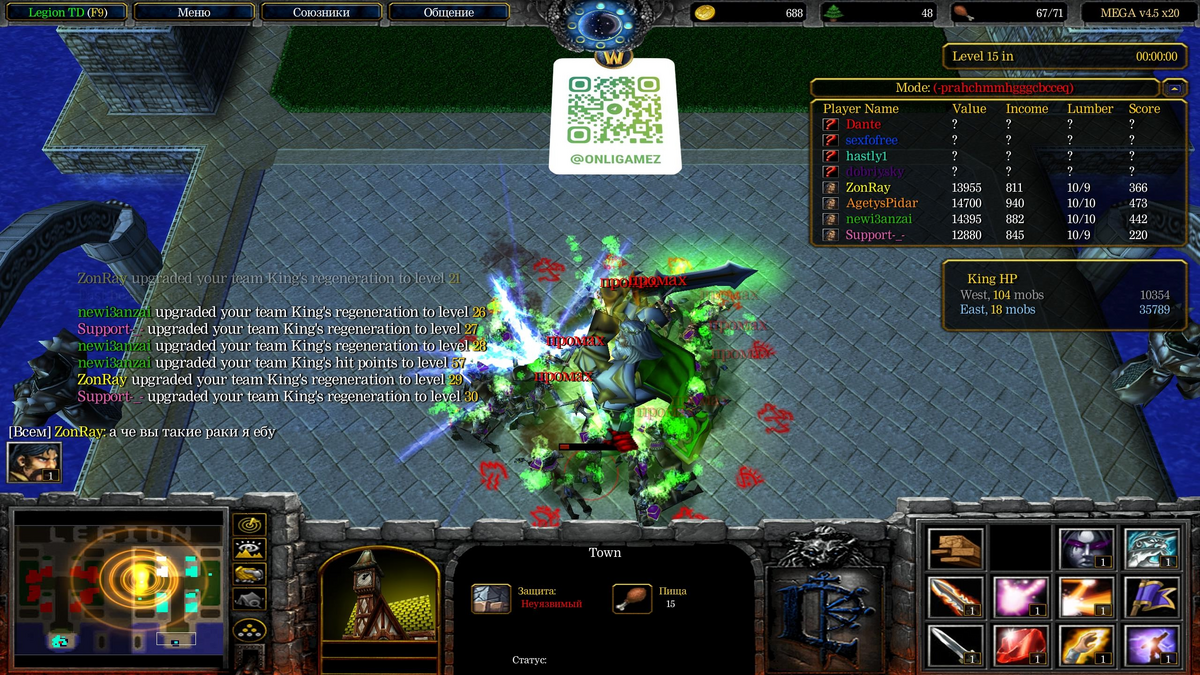Open the Общение chat log button
The width and height of the screenshot is (1200, 675).
tap(449, 13)
